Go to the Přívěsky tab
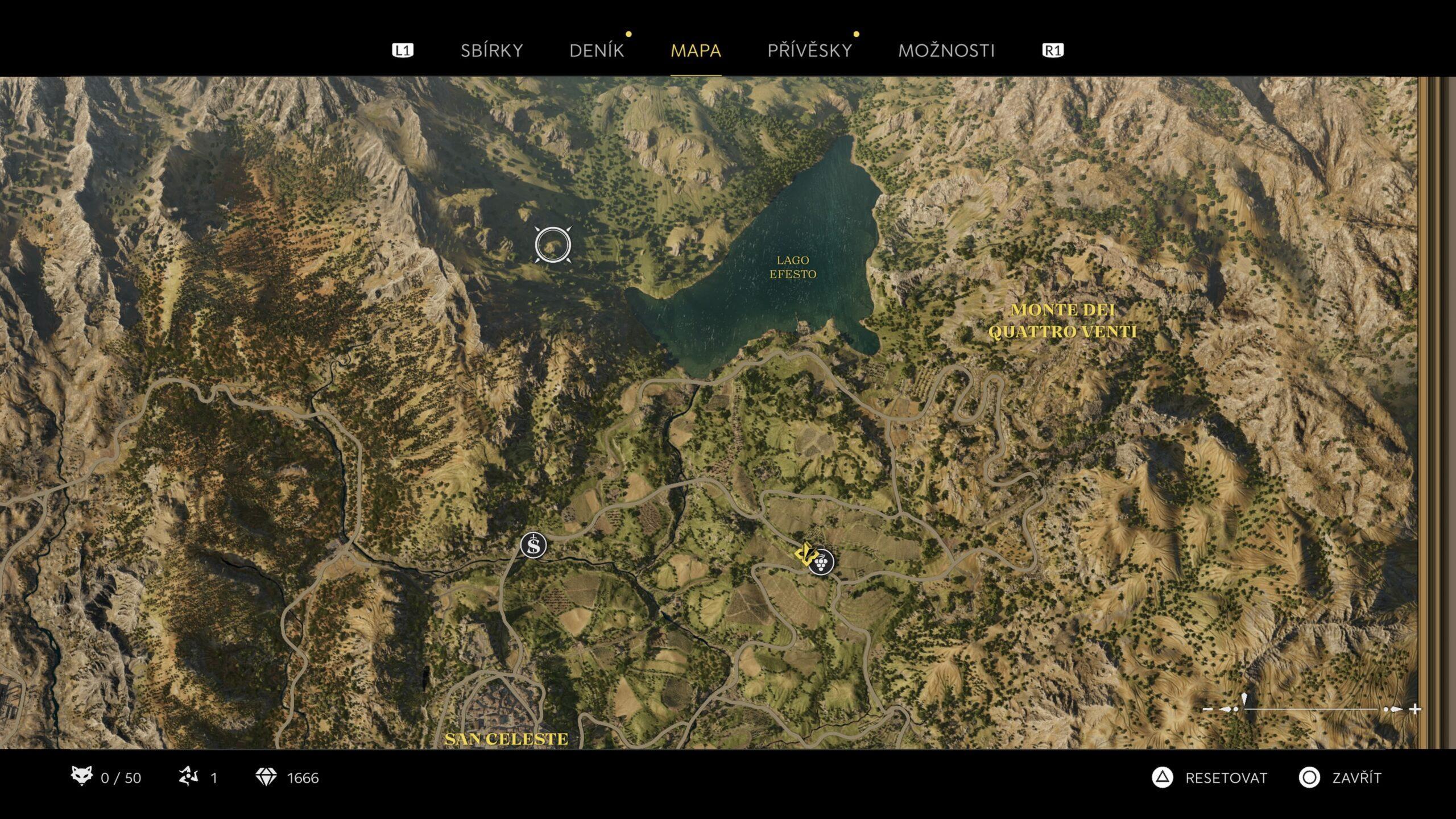 pyautogui.click(x=809, y=51)
